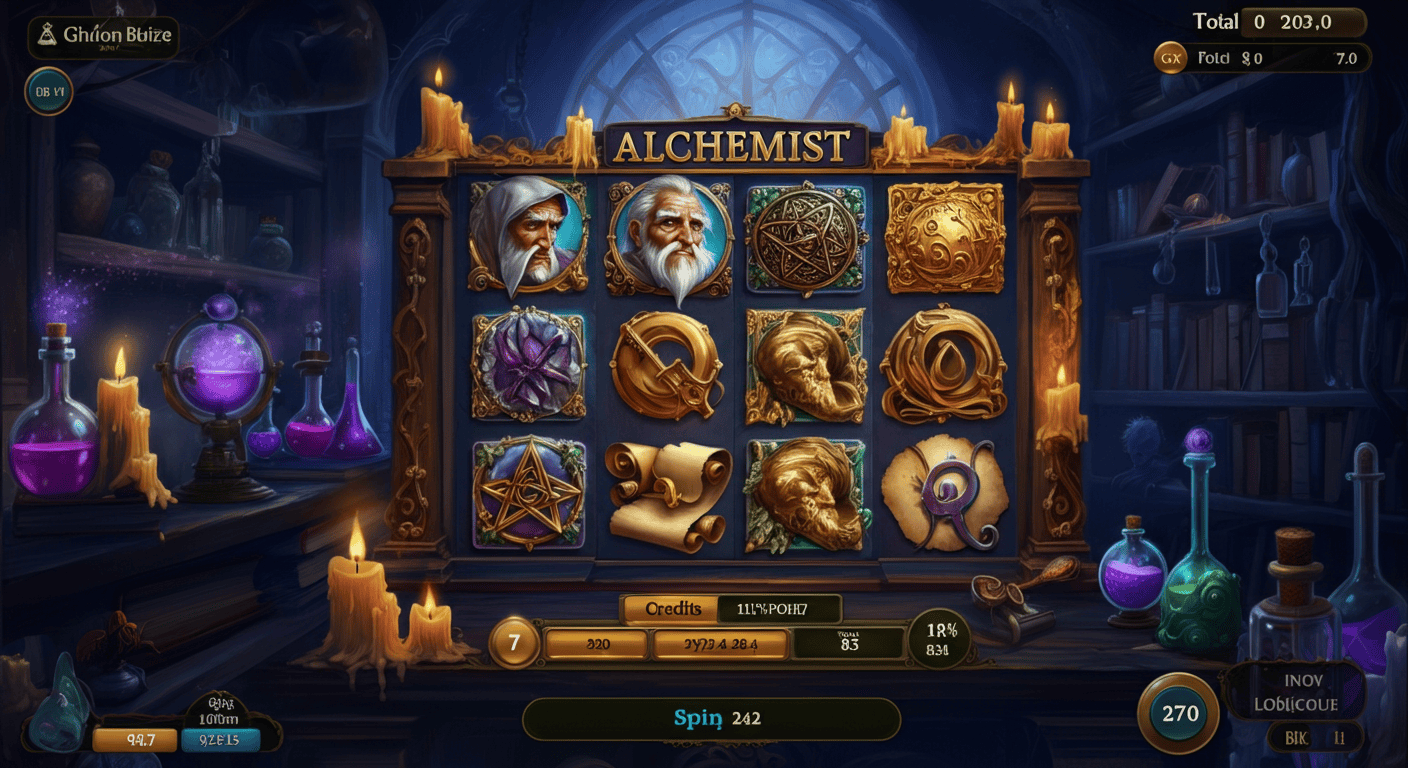Click the pentagram symbol on the third reel
Screen dimensions: 1408x768
click(805, 238)
